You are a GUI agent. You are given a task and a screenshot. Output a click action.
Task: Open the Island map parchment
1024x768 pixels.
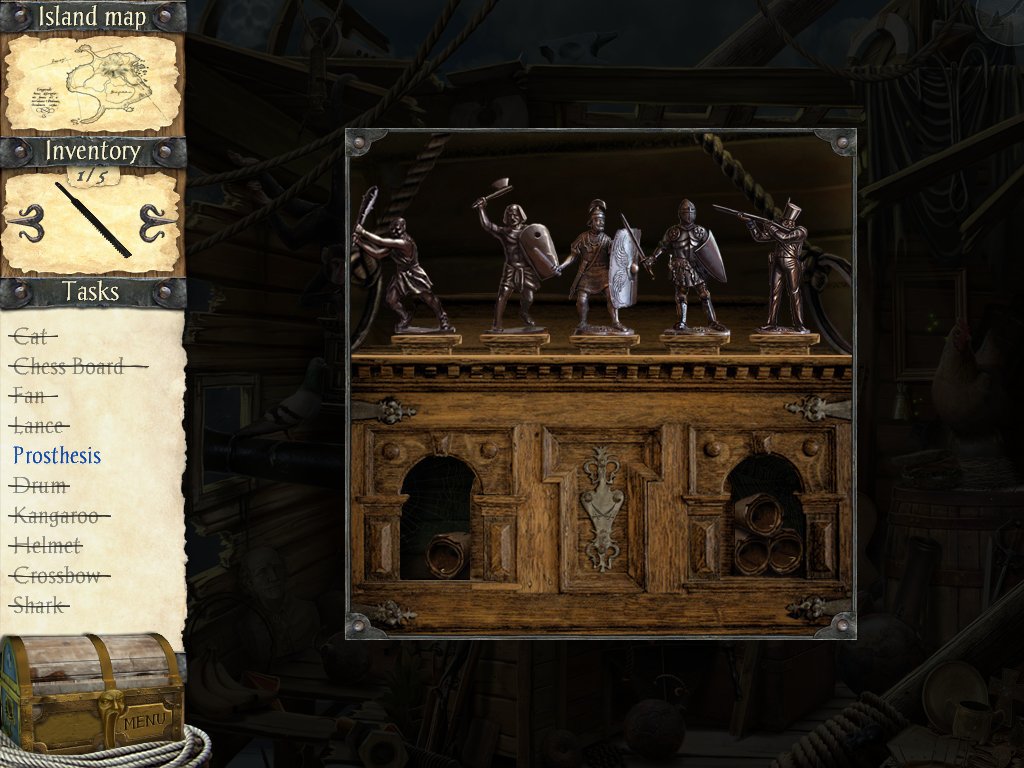92,84
